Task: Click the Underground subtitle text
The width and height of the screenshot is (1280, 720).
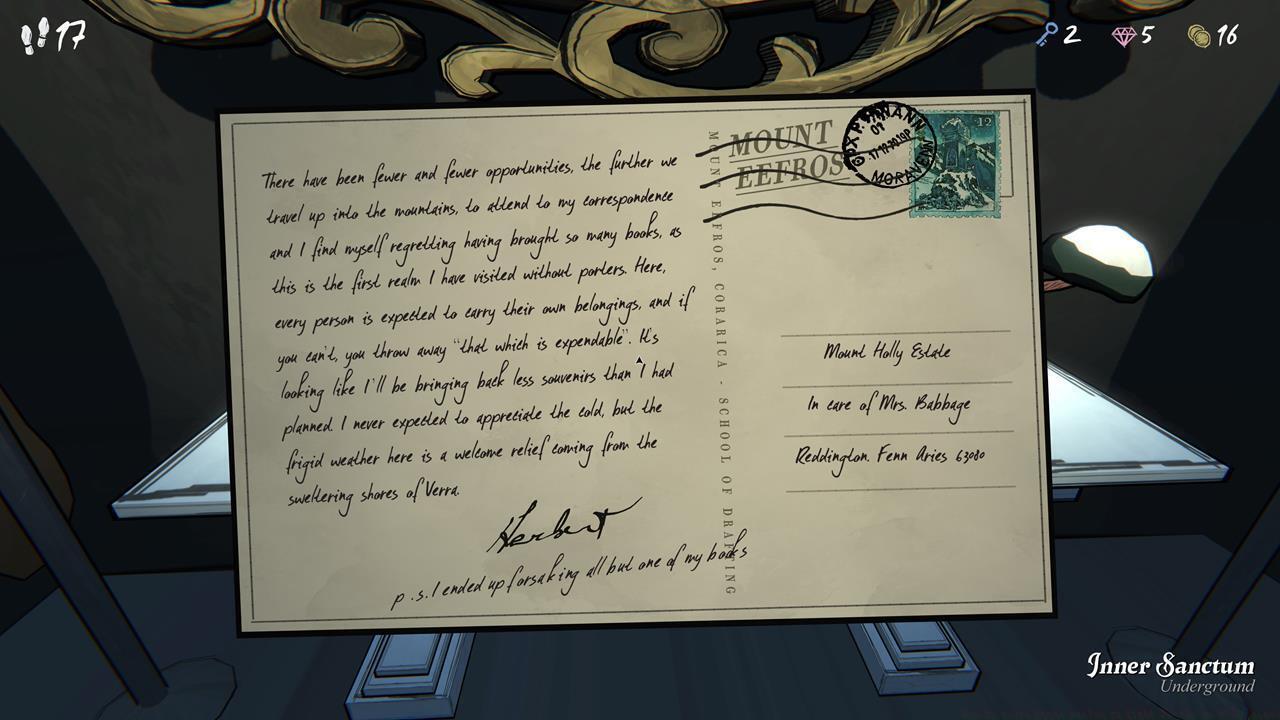Action: pyautogui.click(x=1208, y=688)
